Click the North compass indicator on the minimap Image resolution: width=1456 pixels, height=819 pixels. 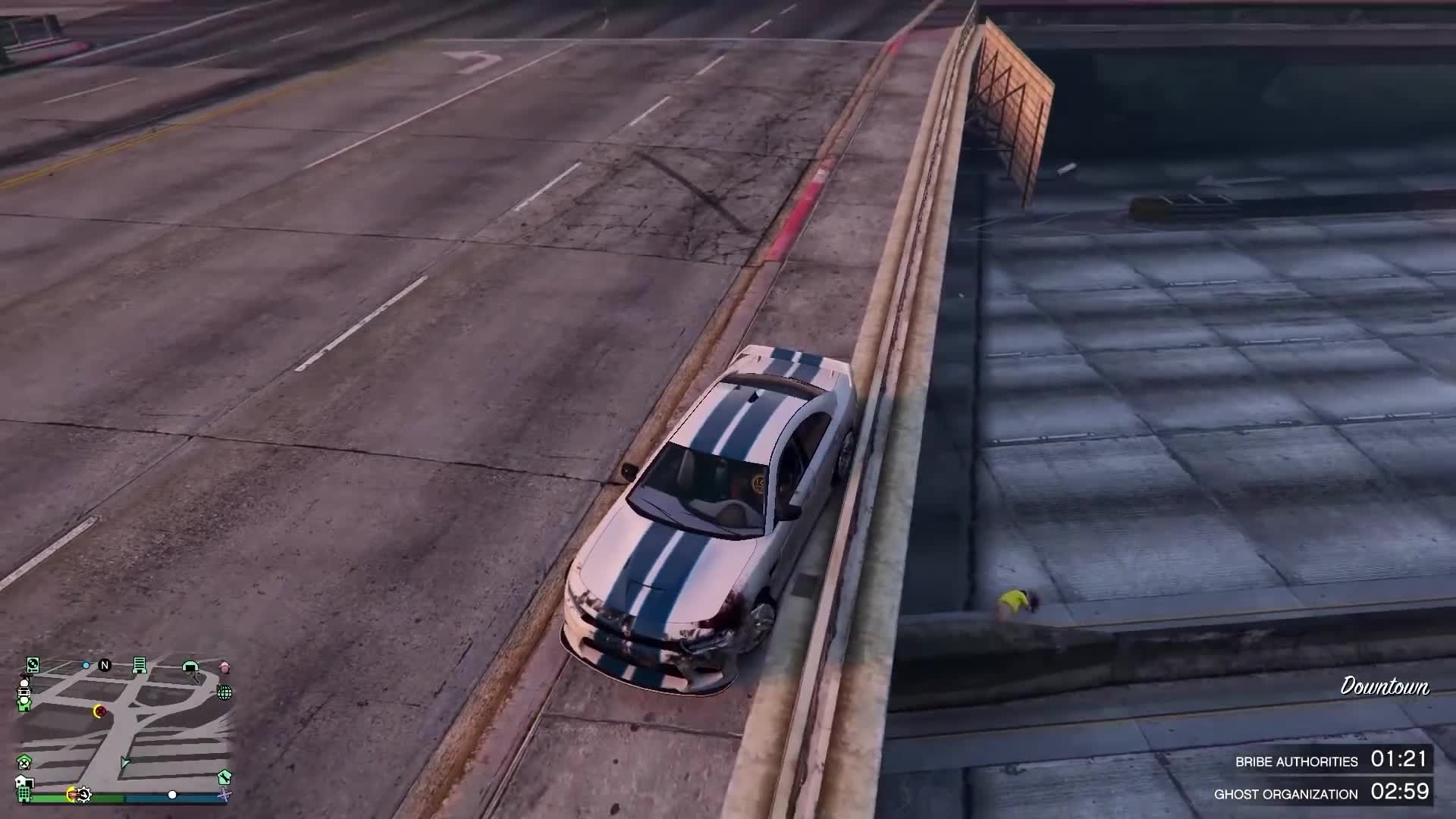(105, 665)
